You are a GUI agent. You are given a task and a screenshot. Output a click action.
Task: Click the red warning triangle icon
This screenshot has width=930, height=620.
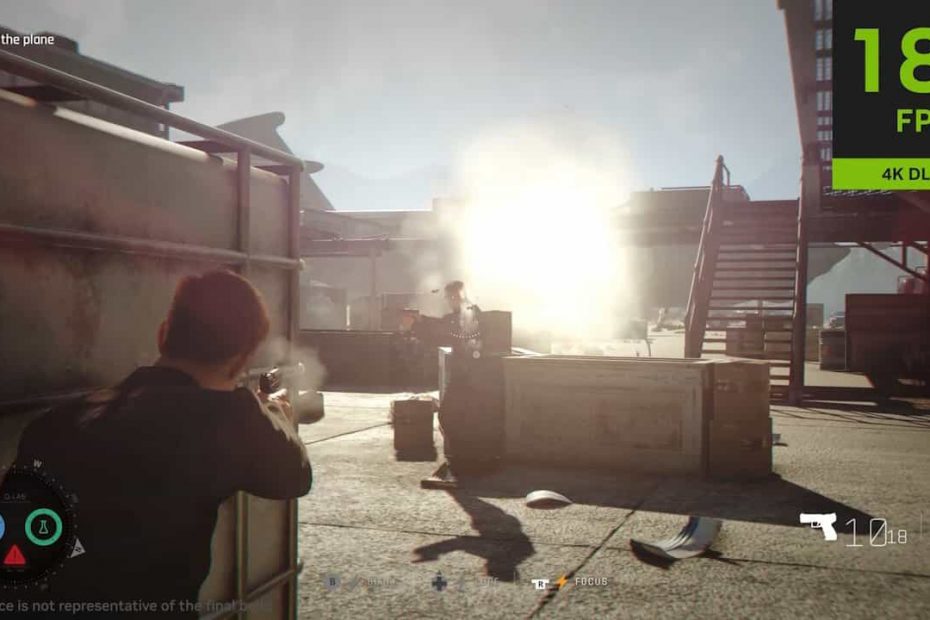[14, 554]
